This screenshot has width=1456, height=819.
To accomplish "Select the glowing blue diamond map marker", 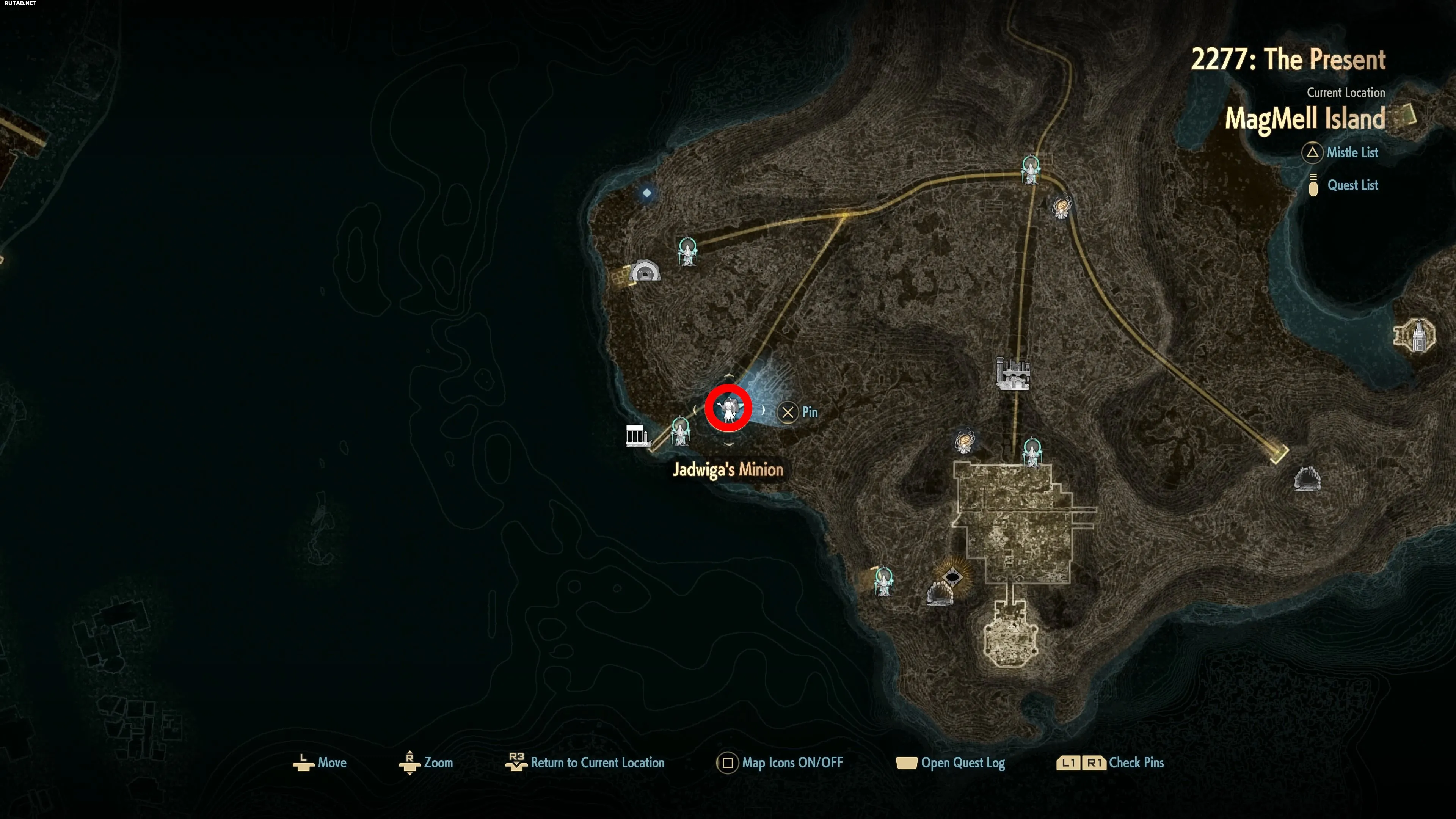I will (646, 193).
